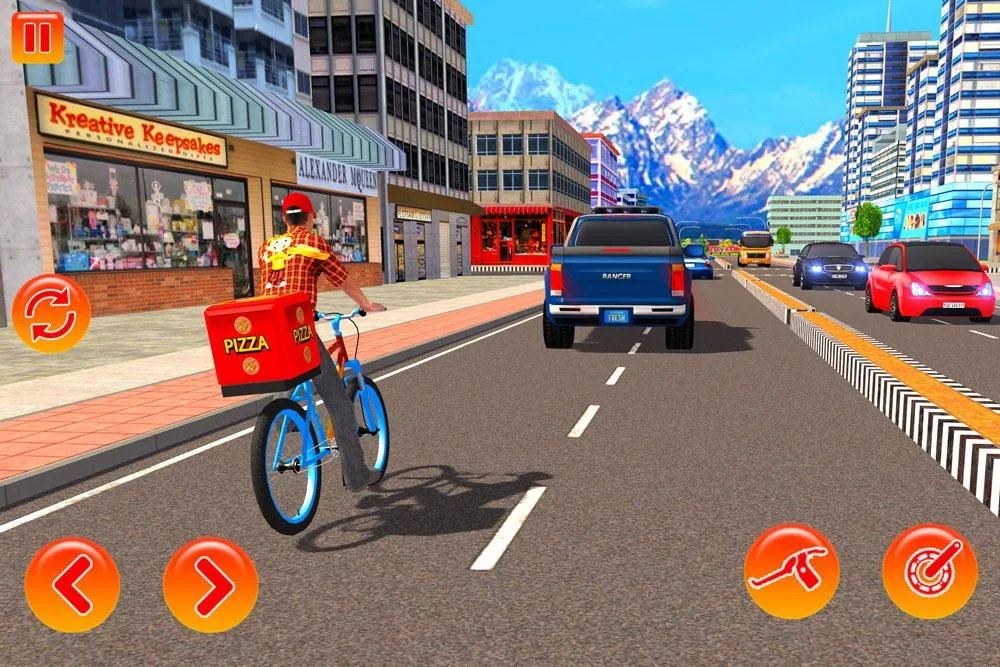
Task: Steer right with the right arrow button
Action: coord(210,585)
